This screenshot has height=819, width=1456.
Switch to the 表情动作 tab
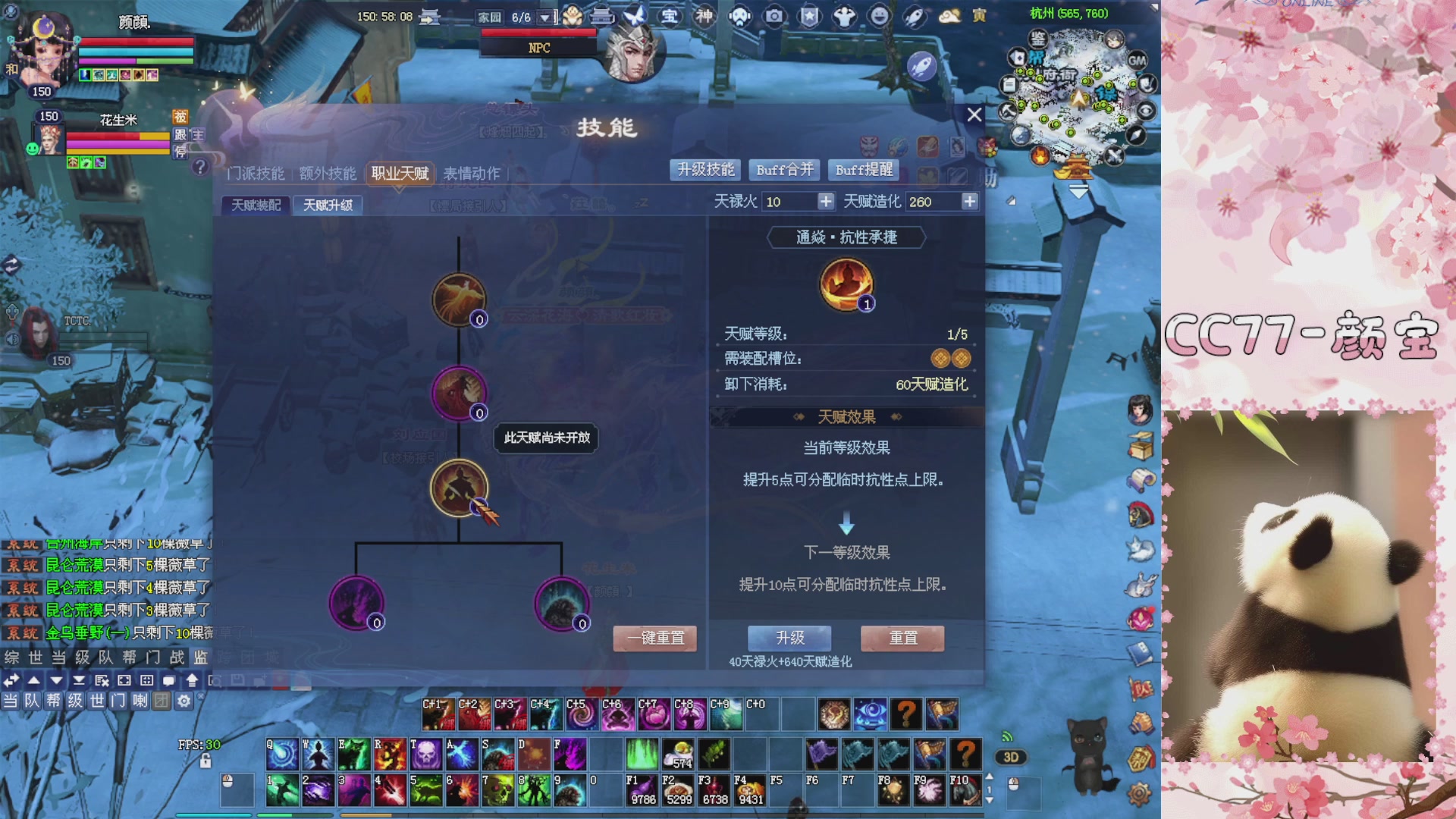pyautogui.click(x=471, y=174)
